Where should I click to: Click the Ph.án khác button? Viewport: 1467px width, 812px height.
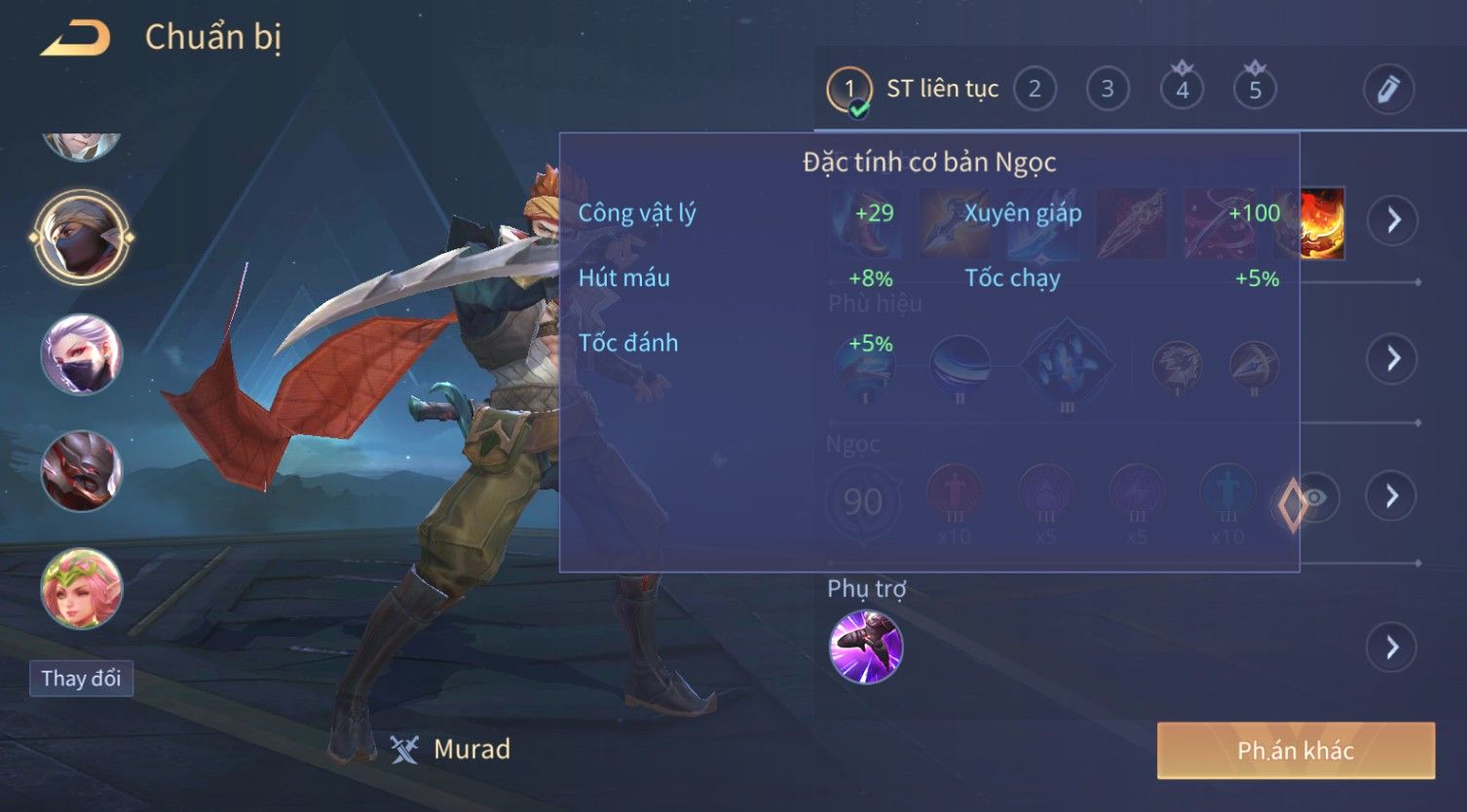[1296, 751]
